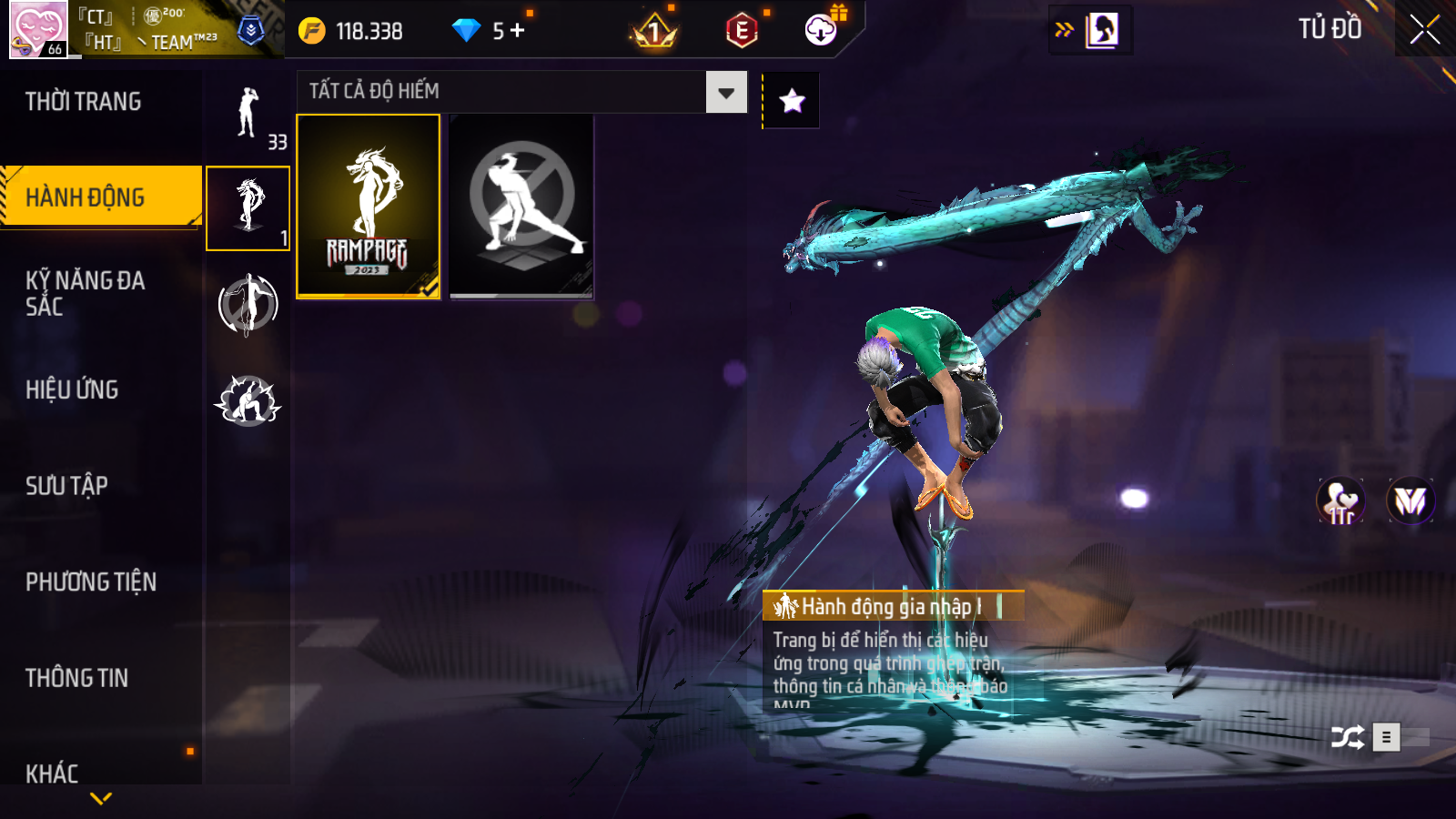Choose the PHƯƠNG TIỆN category
Screen dimensions: 1456x819
click(91, 582)
